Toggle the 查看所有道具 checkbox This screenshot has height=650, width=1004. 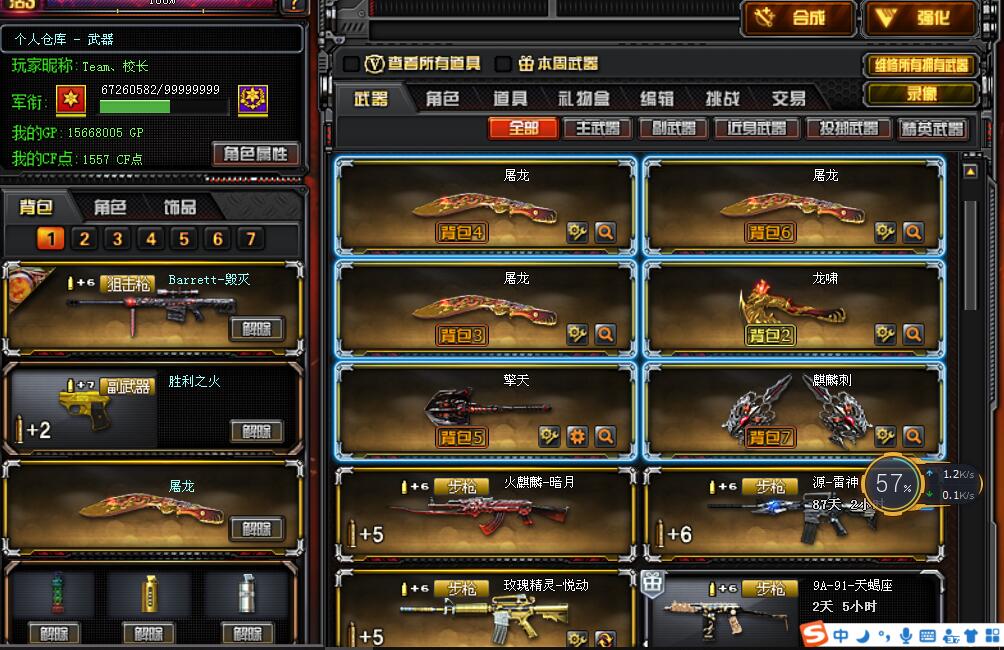pyautogui.click(x=352, y=64)
